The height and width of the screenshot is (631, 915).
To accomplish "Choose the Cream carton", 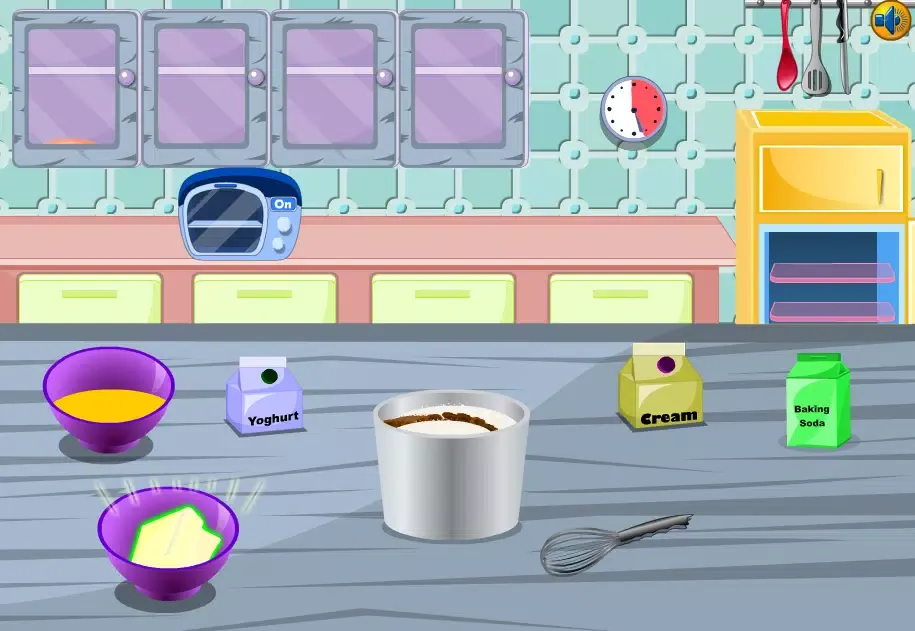I will tap(660, 388).
